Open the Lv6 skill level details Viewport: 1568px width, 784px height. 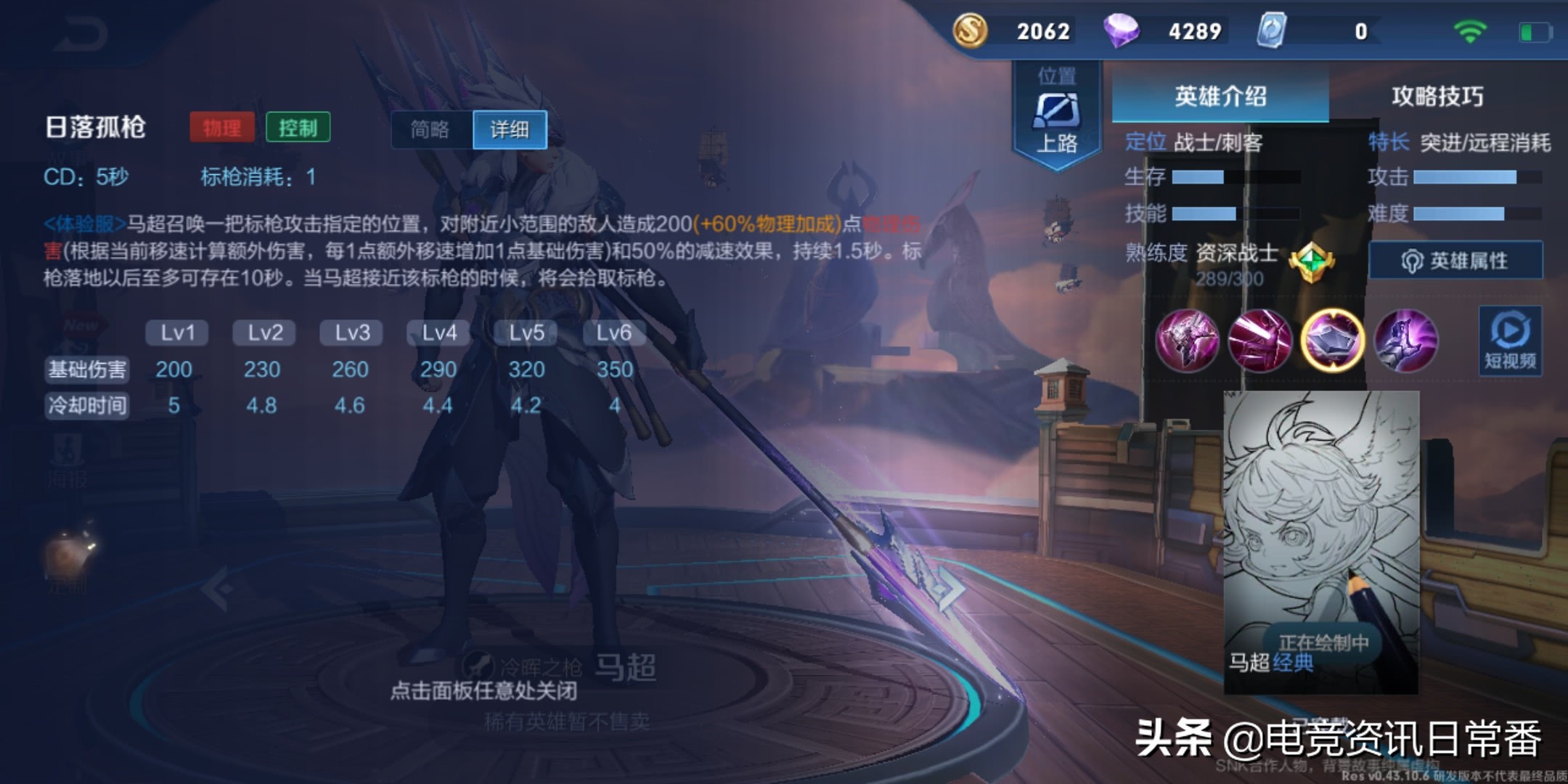[x=613, y=332]
